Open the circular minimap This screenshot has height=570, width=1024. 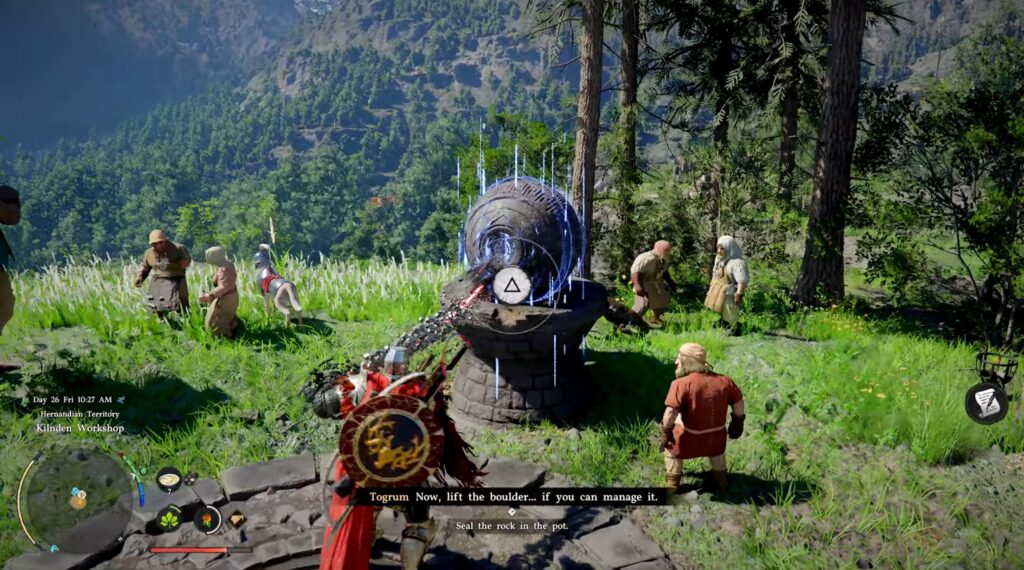(x=77, y=497)
